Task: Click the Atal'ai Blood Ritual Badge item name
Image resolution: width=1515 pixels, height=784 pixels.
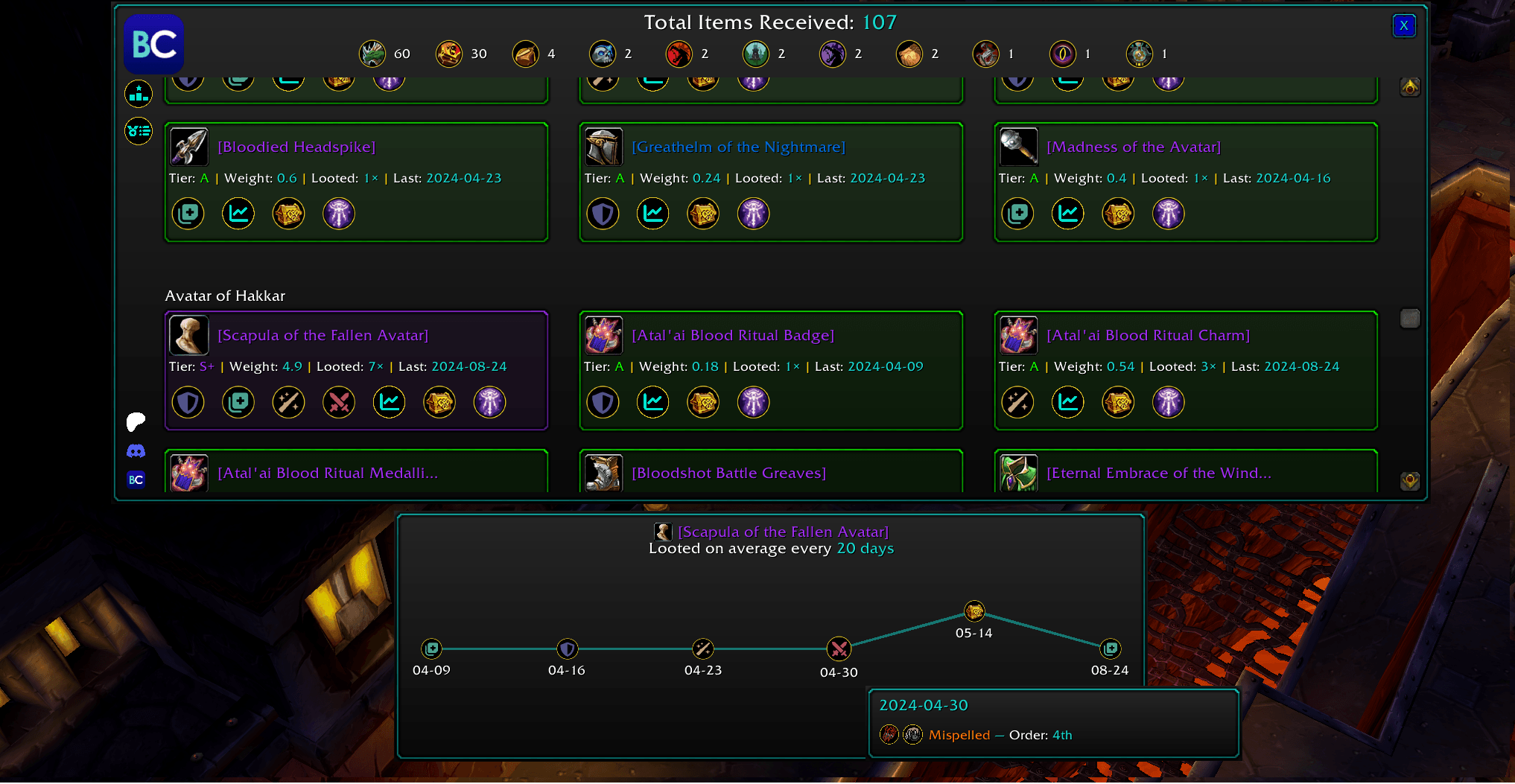Action: pyautogui.click(x=733, y=335)
